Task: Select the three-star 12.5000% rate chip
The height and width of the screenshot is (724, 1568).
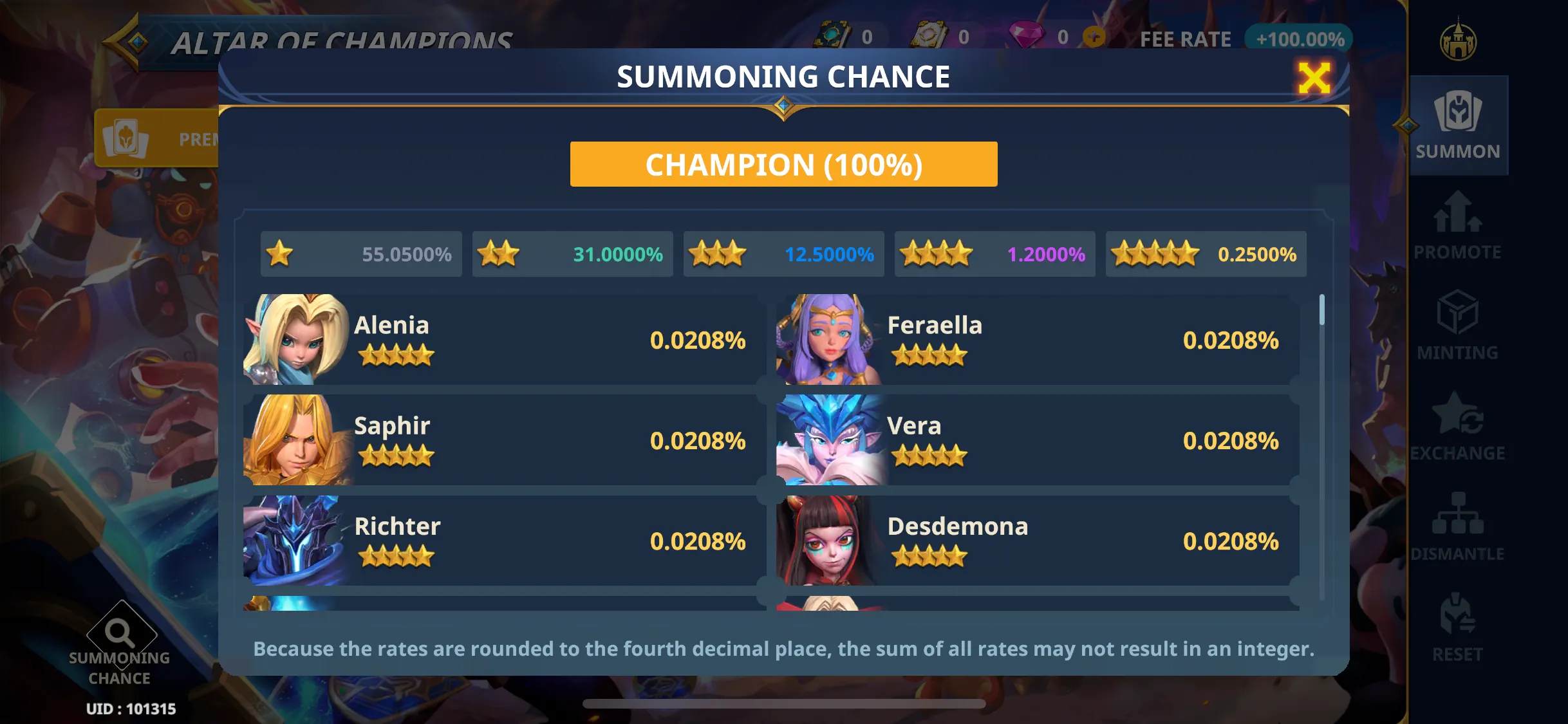Action: click(x=783, y=254)
